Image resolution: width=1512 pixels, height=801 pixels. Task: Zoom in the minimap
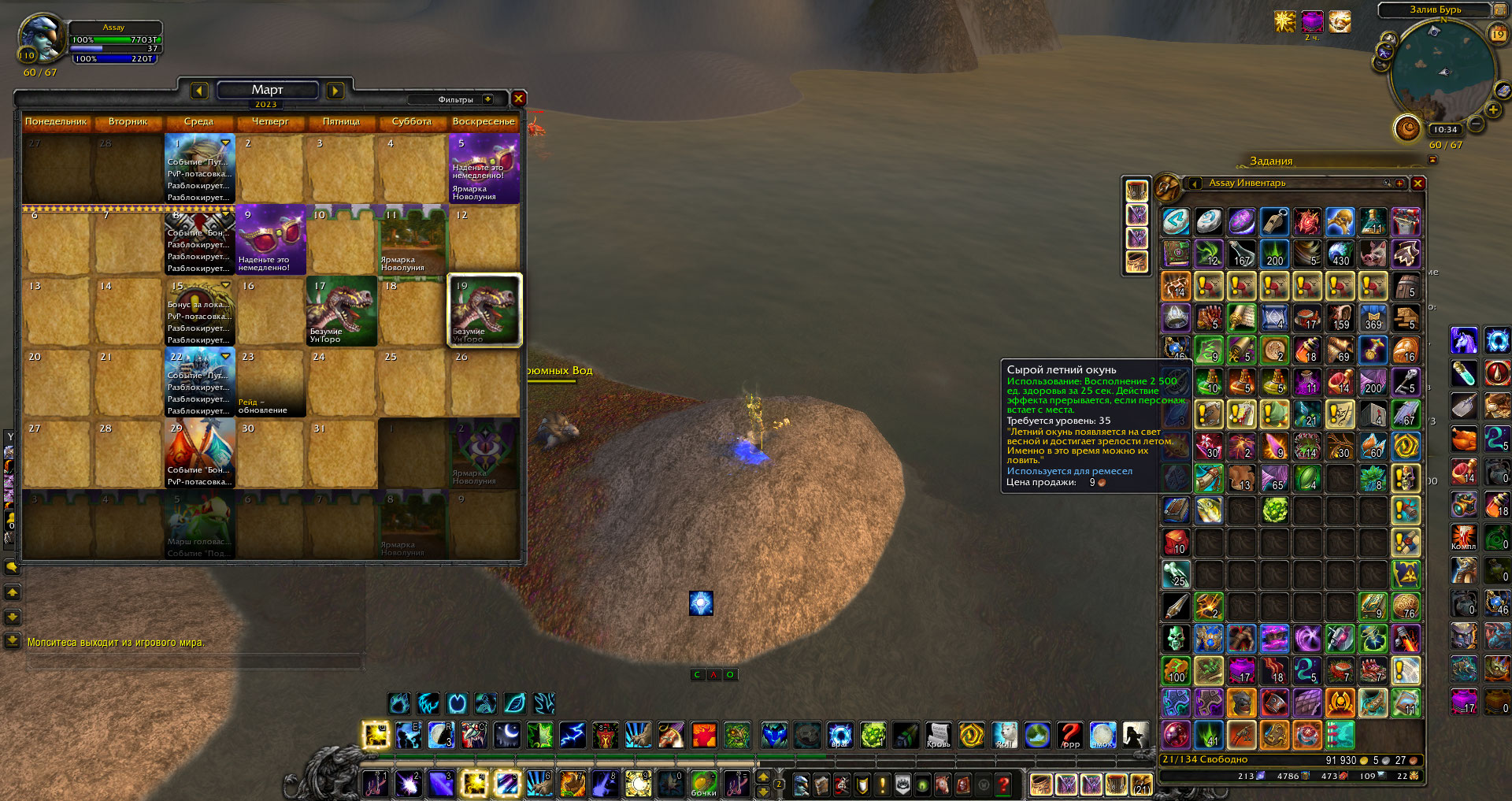click(1492, 109)
